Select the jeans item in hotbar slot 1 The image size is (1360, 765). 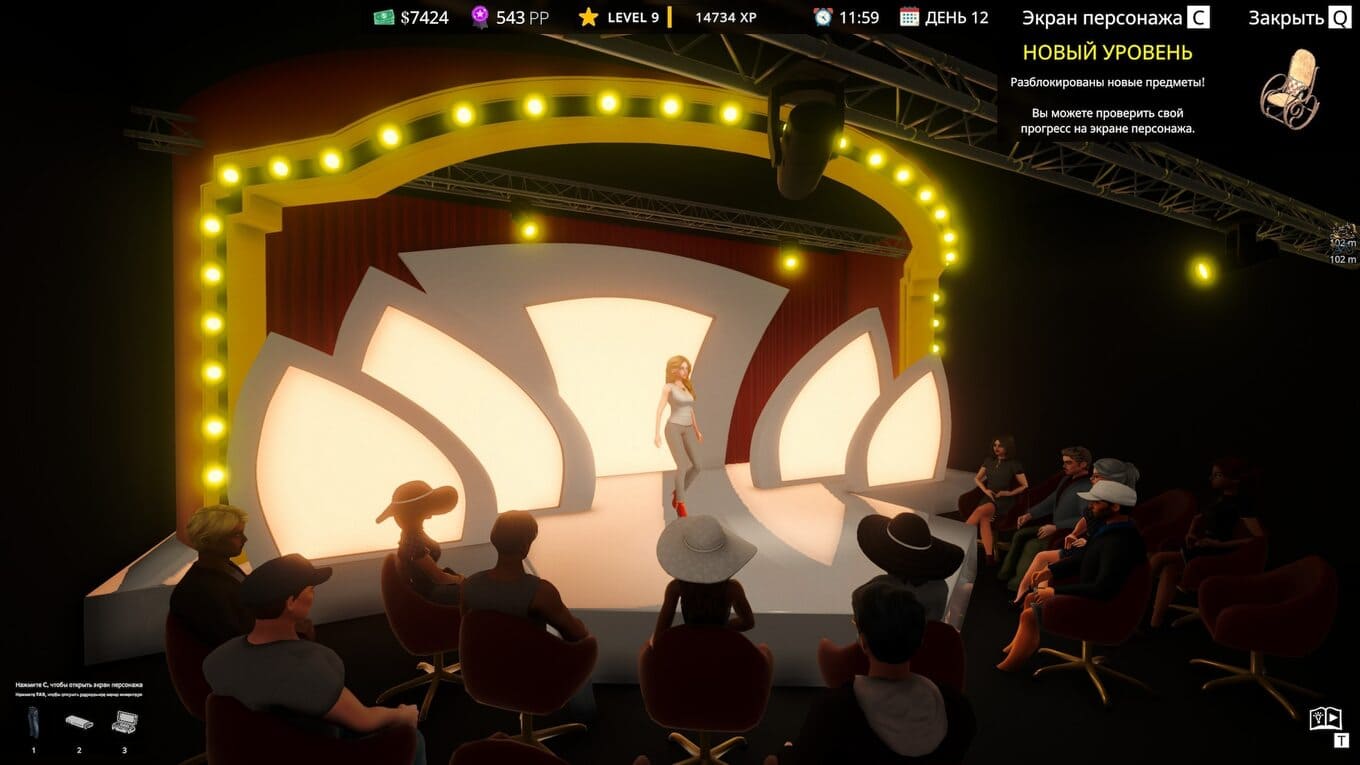point(33,722)
